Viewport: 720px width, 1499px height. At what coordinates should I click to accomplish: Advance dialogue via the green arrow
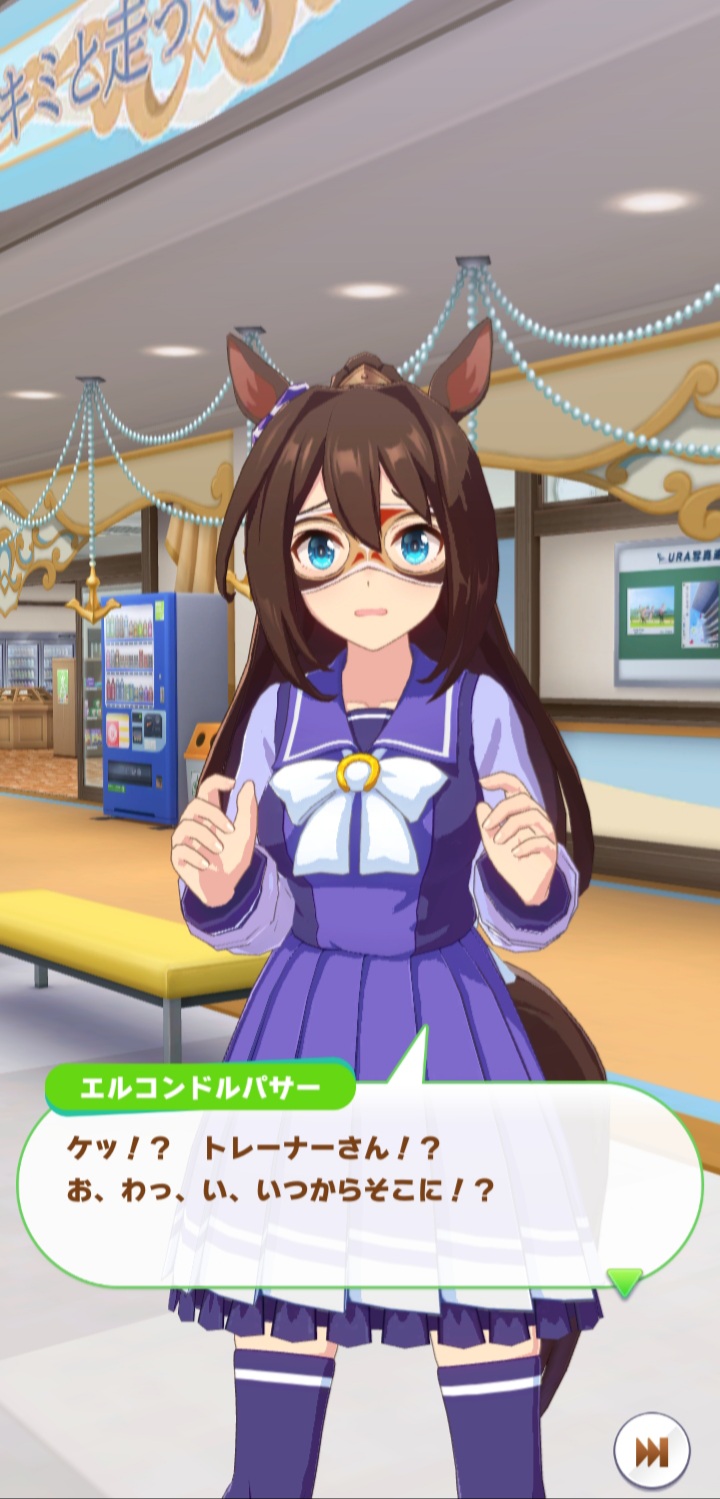click(x=625, y=1281)
